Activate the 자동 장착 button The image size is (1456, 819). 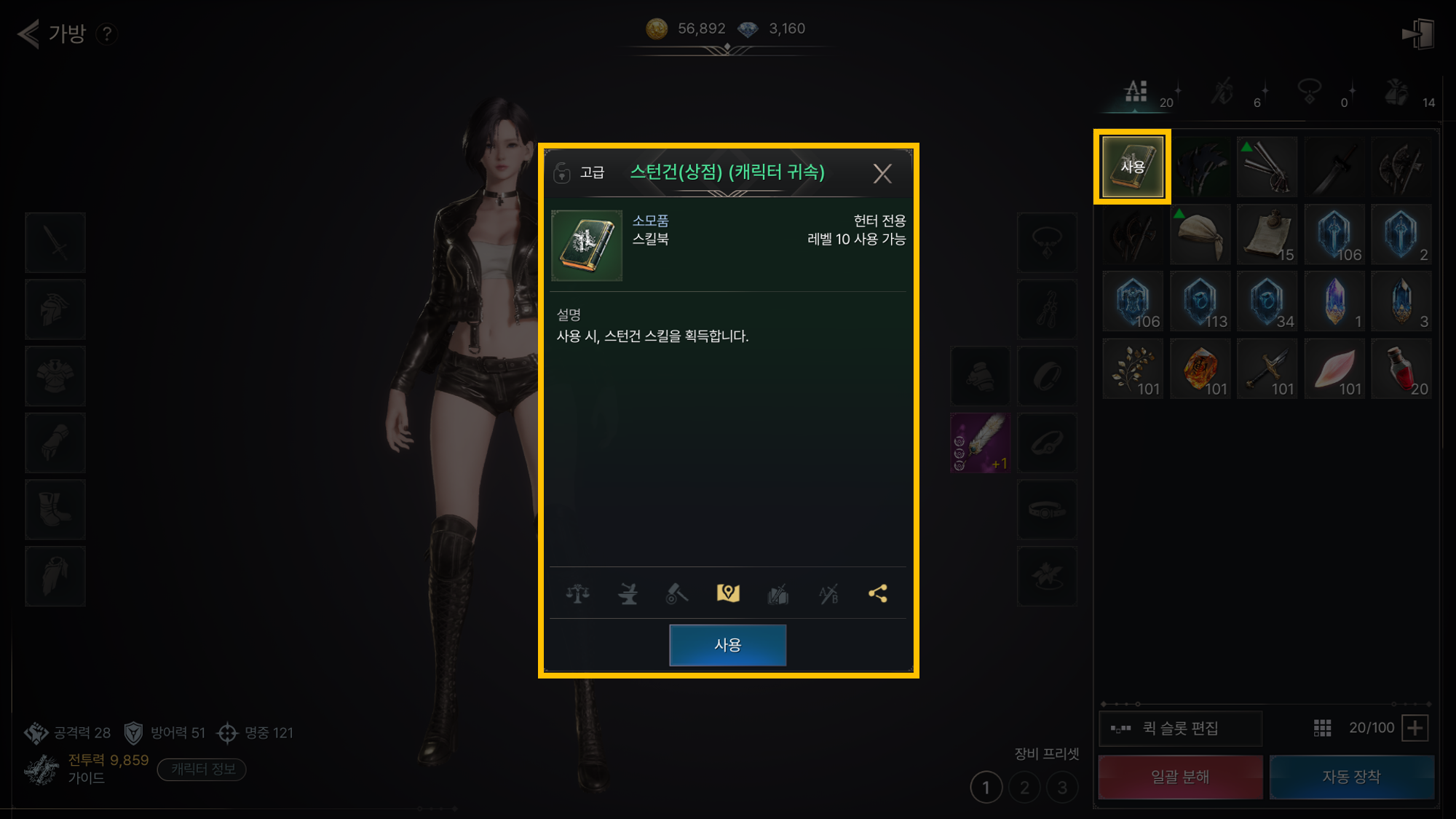(x=1351, y=777)
